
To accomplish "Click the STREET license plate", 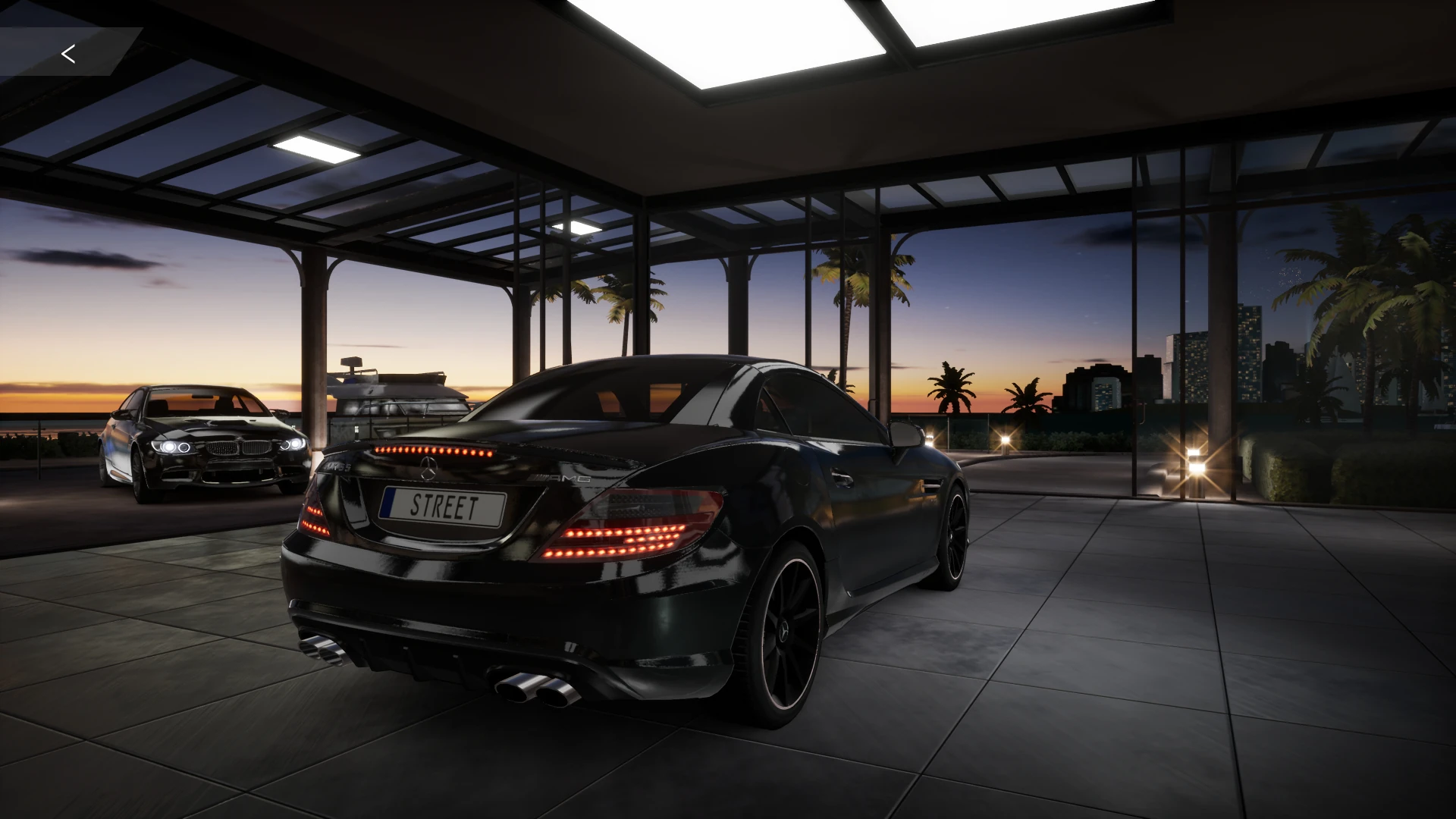I will tap(442, 503).
